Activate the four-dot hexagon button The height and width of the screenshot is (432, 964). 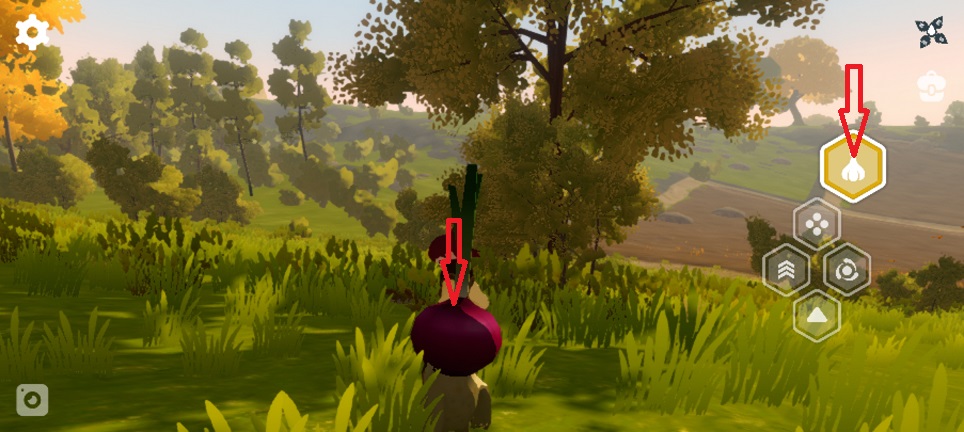pos(816,225)
